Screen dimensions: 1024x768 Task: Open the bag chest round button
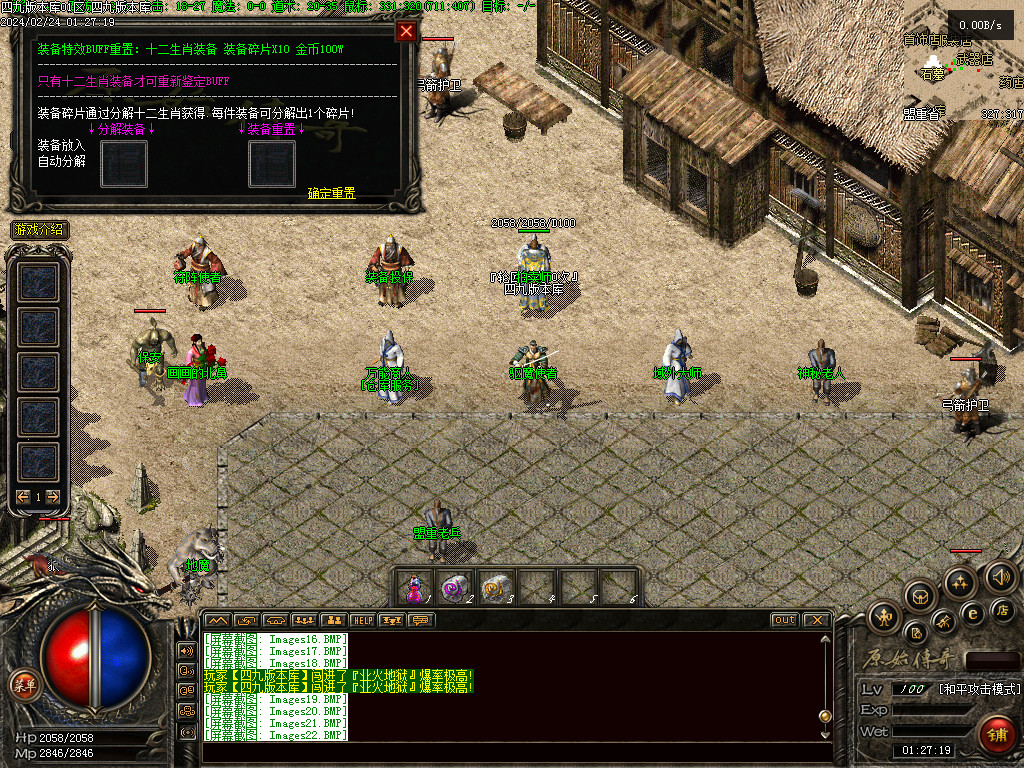click(x=920, y=596)
